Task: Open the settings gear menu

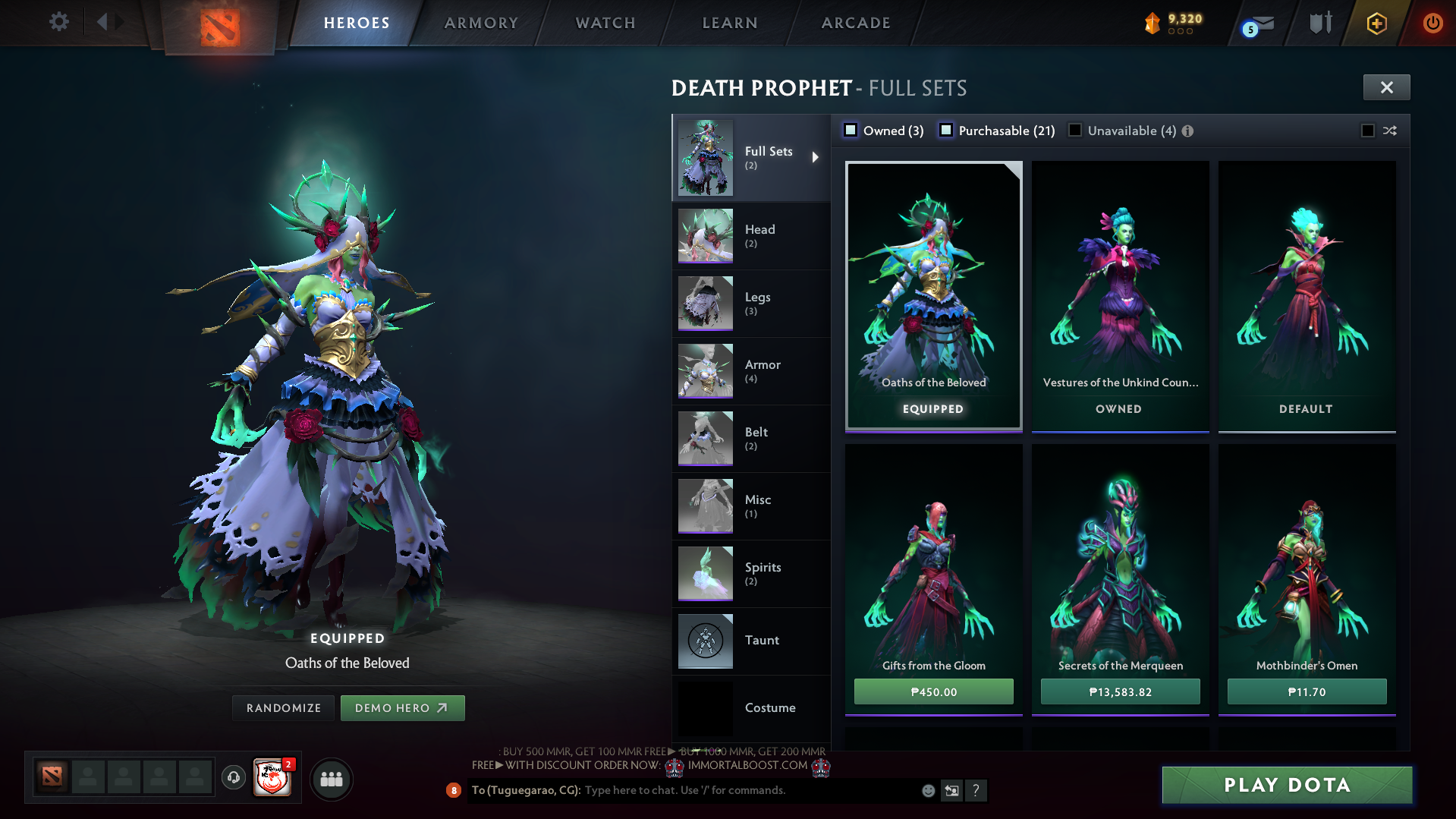Action: 59,22
